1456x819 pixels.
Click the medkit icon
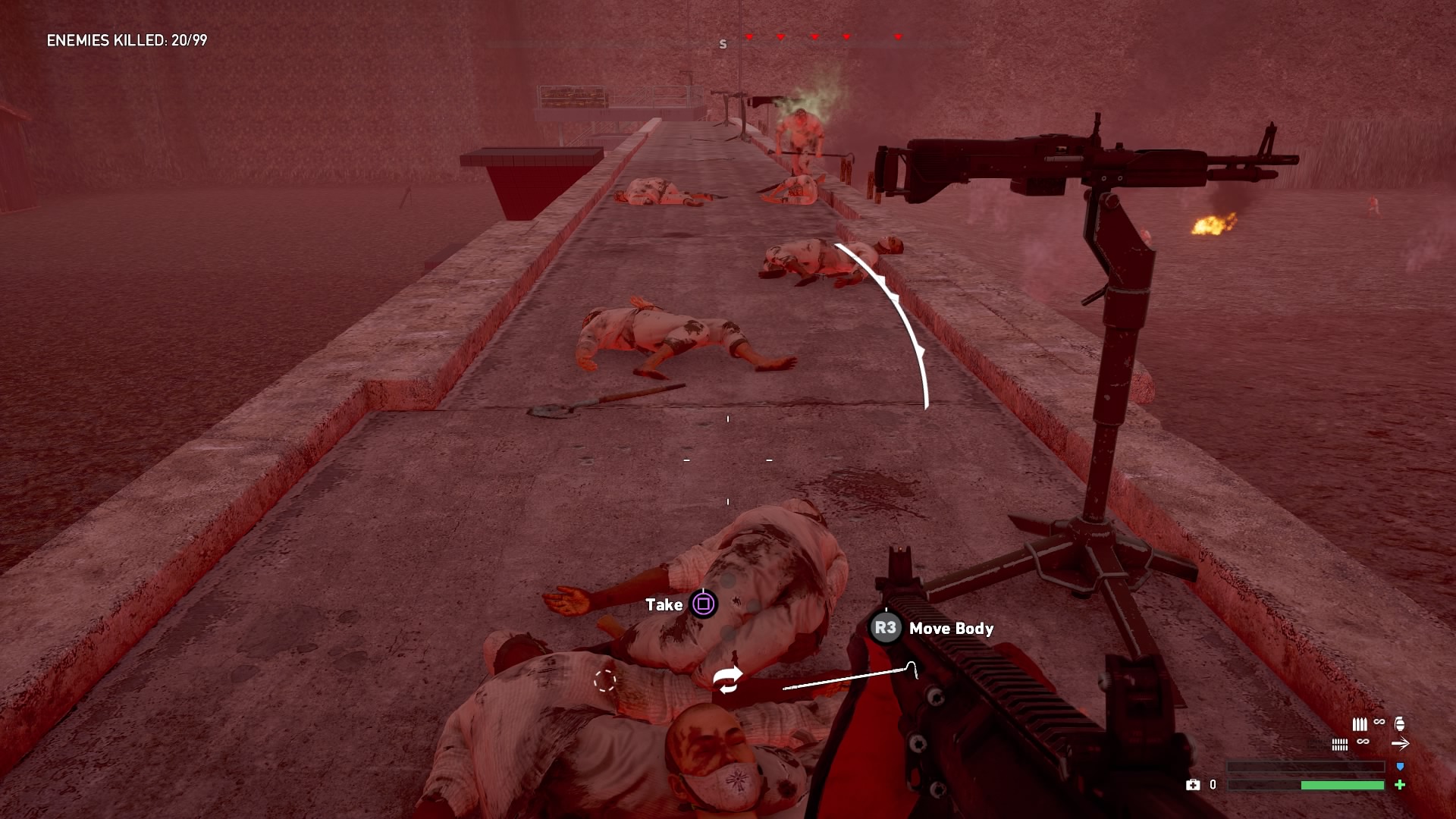click(x=1193, y=785)
